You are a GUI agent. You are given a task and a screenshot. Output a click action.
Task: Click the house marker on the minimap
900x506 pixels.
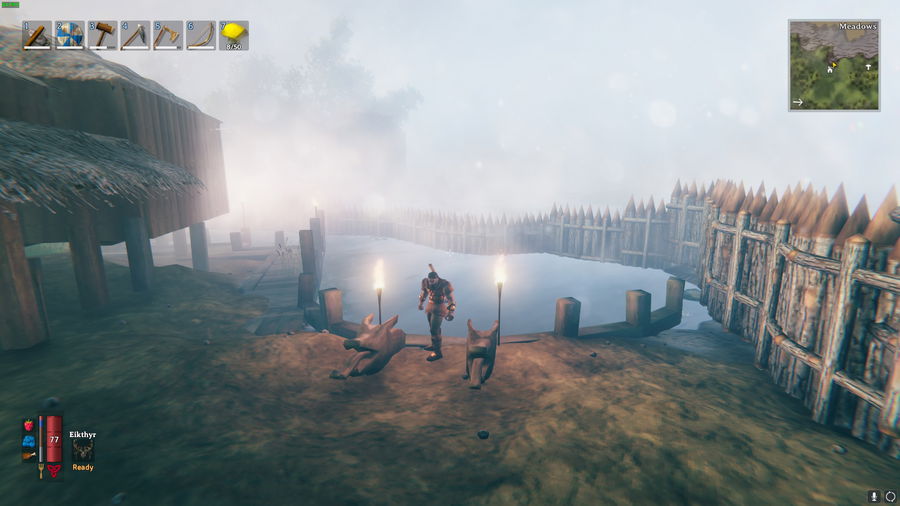click(829, 69)
